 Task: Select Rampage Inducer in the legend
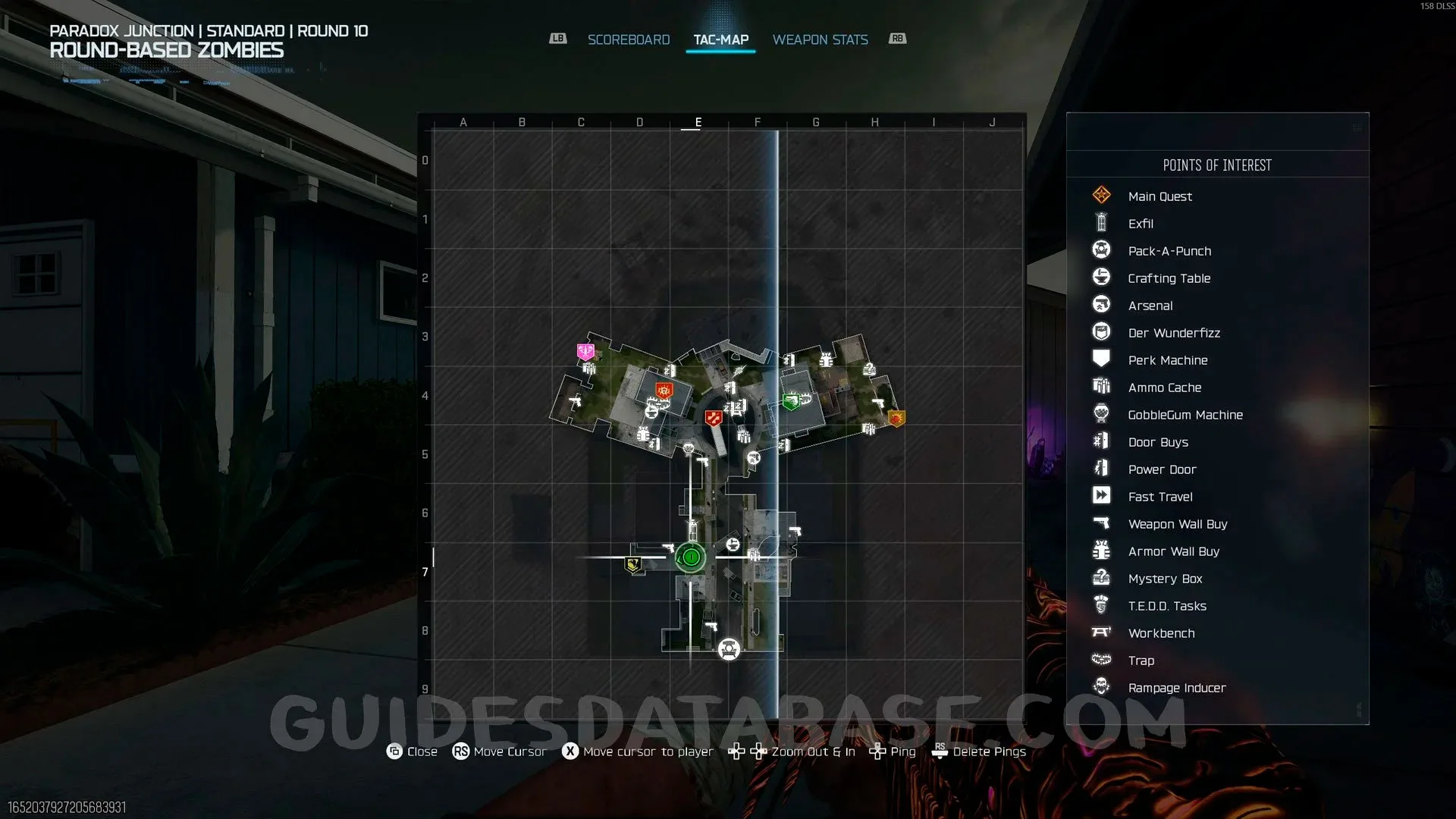point(1176,688)
